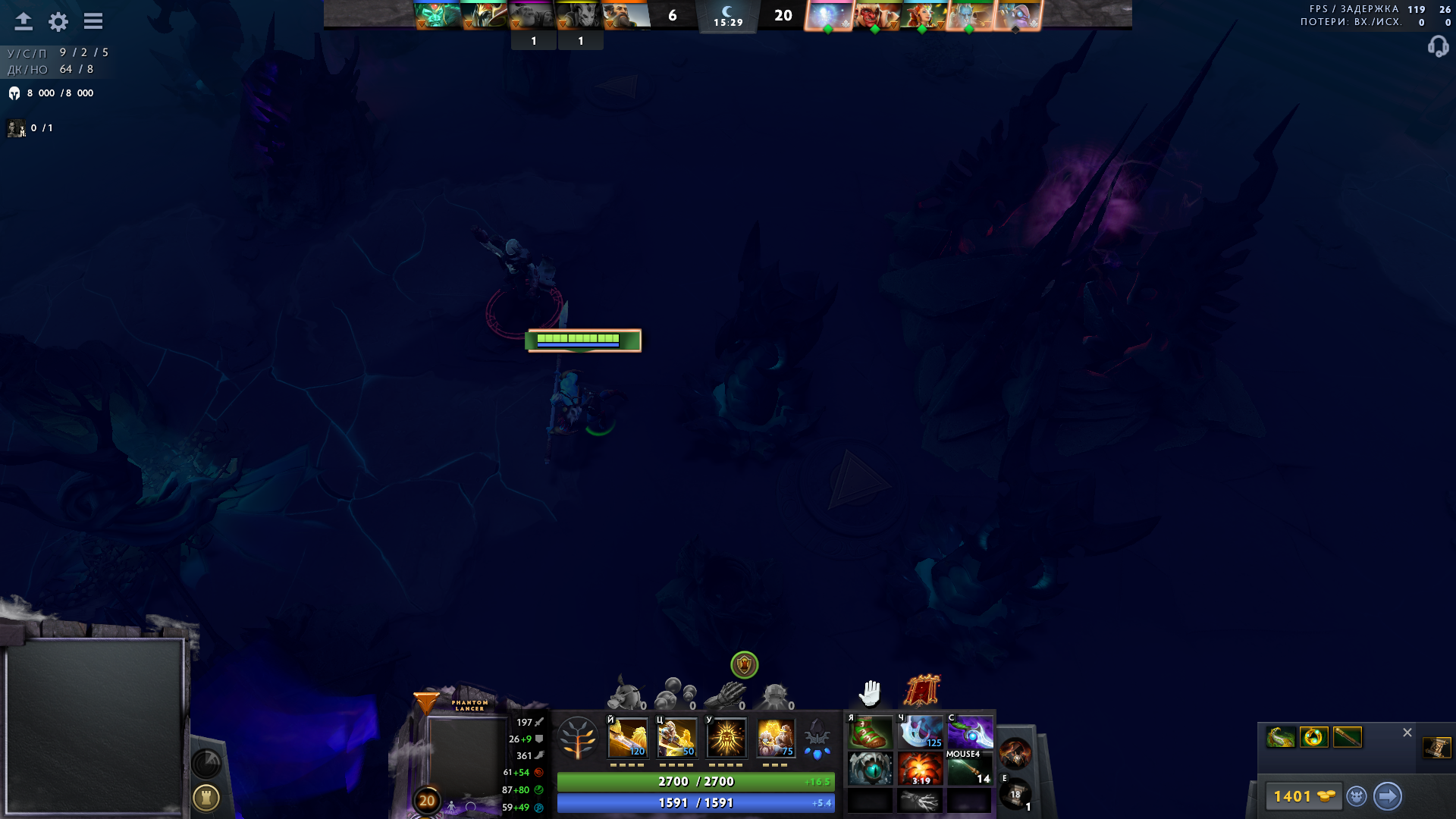Activate the Power Treads boots item

click(870, 733)
